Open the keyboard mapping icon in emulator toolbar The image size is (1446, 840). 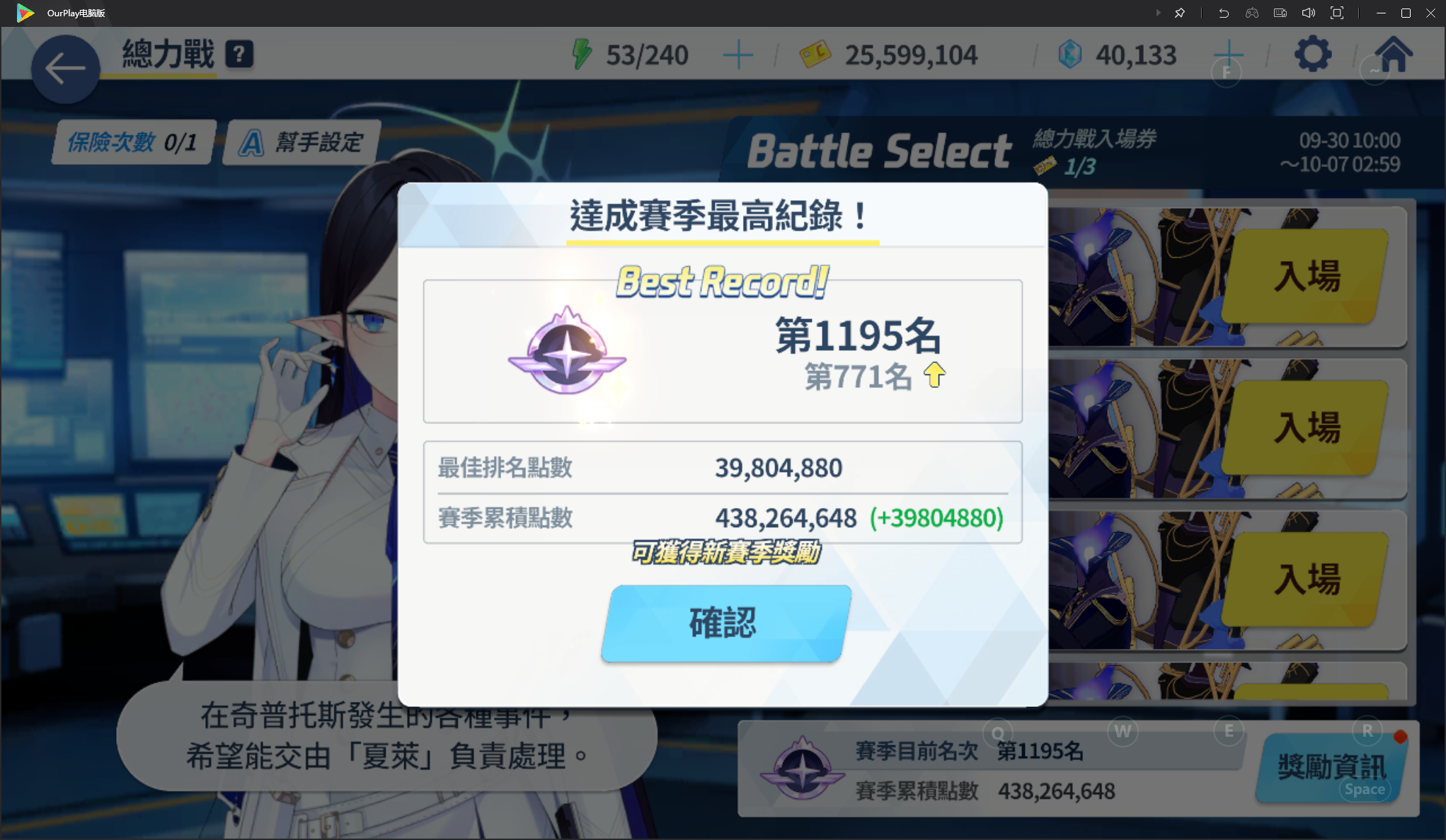tap(1280, 13)
